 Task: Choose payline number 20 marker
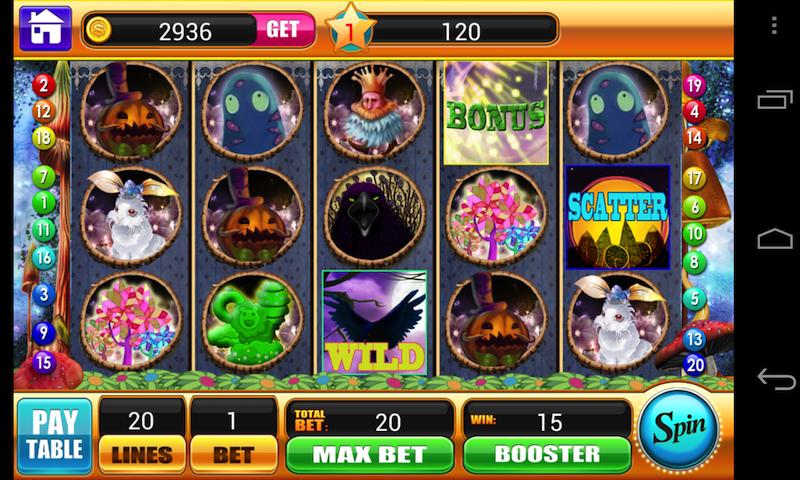tap(695, 364)
